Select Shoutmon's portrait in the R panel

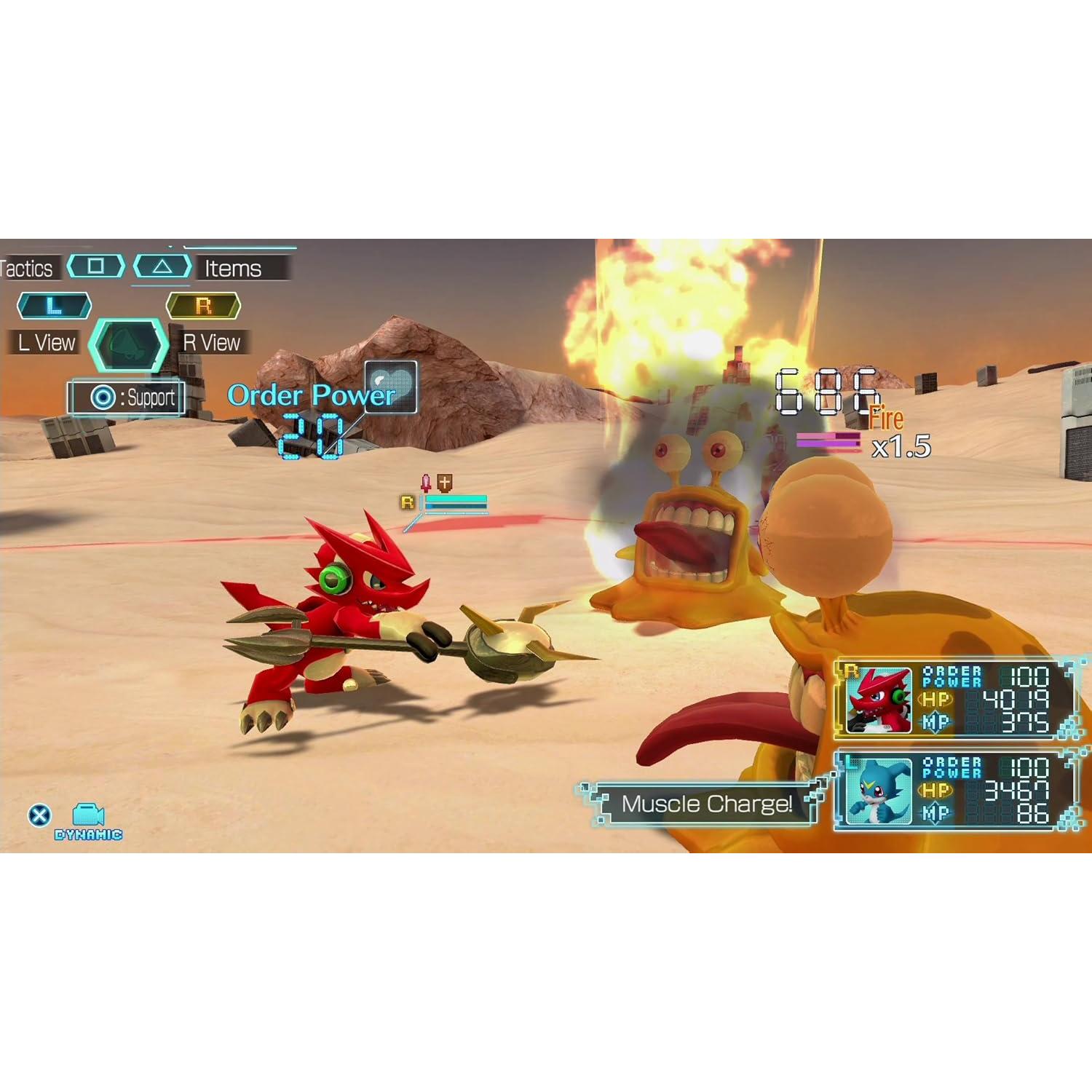click(x=877, y=699)
